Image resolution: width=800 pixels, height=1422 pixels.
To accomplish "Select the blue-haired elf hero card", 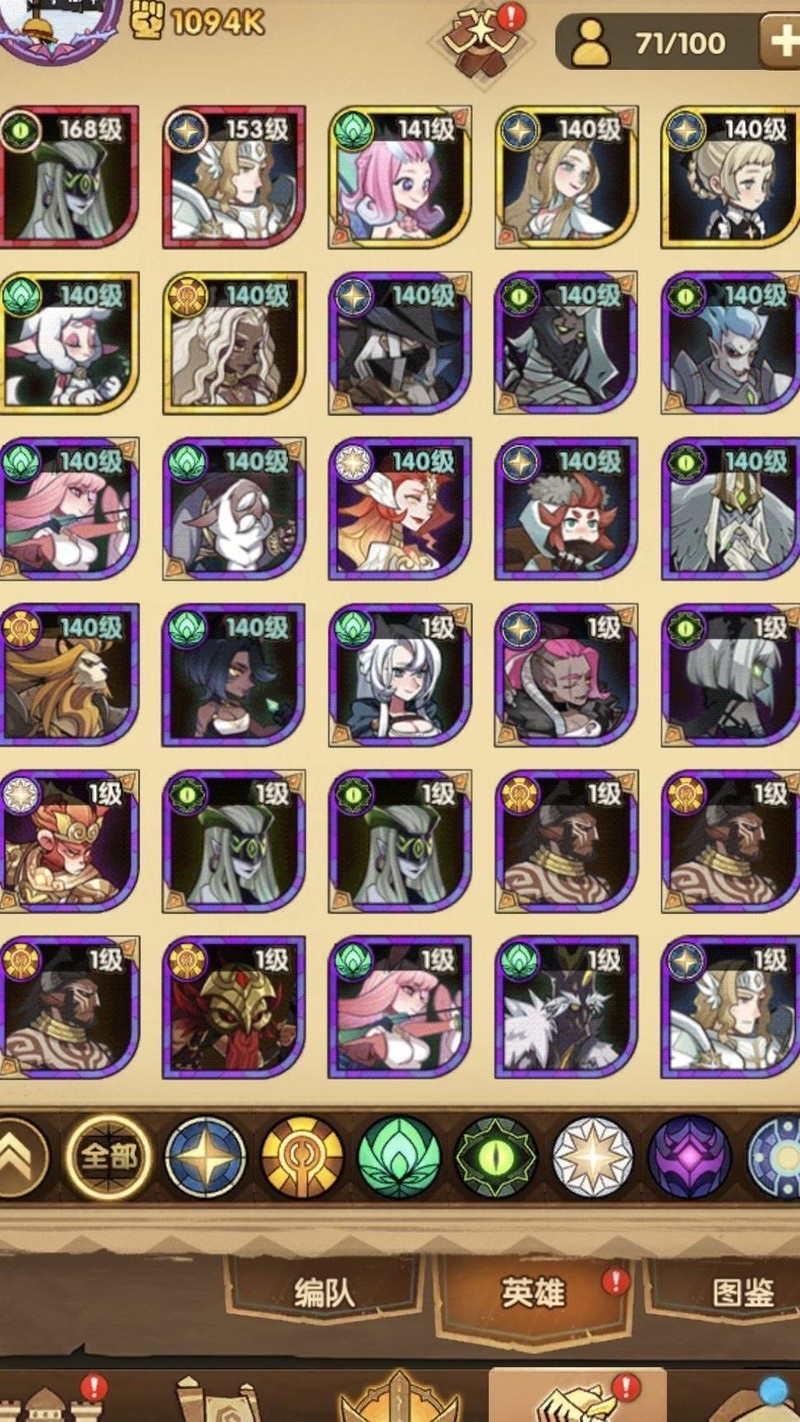I will (x=731, y=343).
